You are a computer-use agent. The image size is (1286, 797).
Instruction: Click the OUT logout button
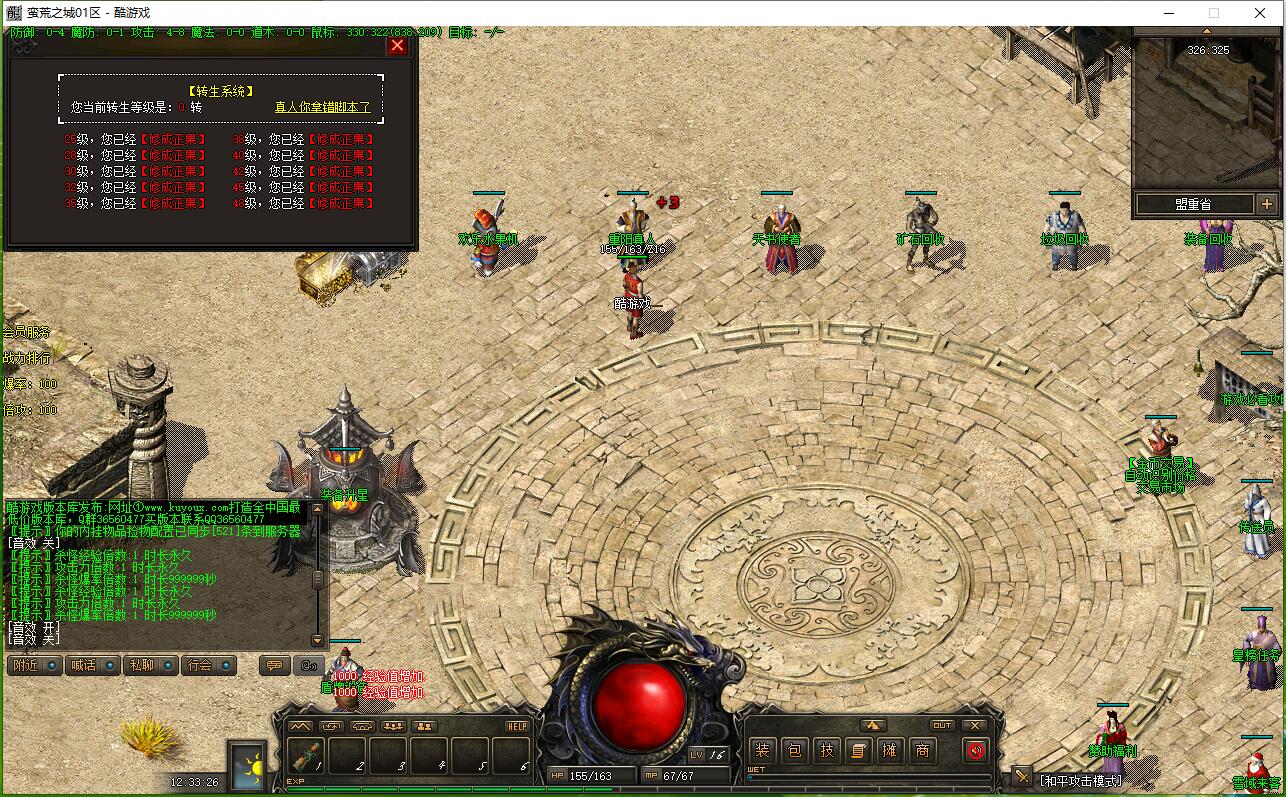pos(942,726)
